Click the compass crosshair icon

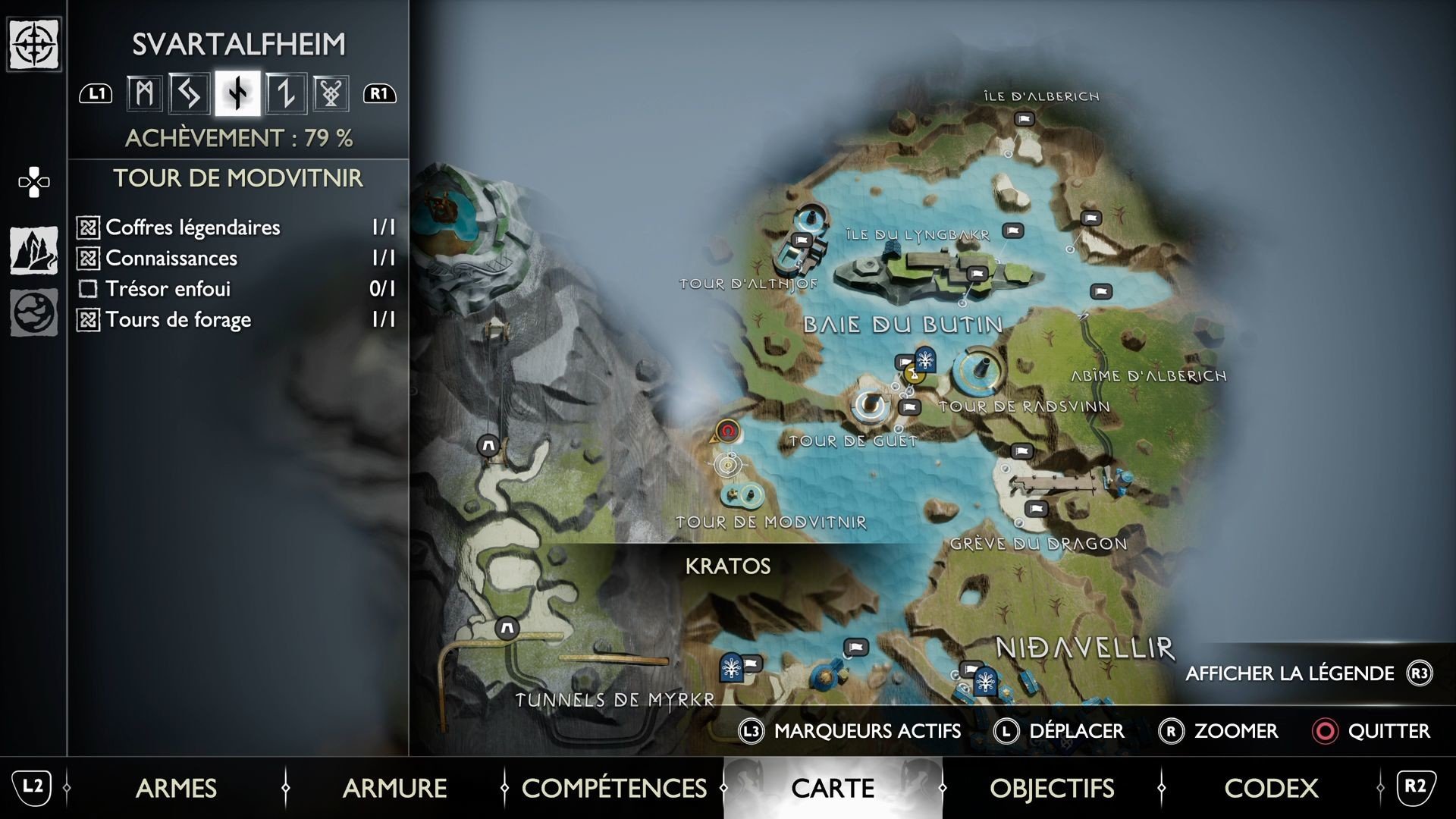pos(34,45)
